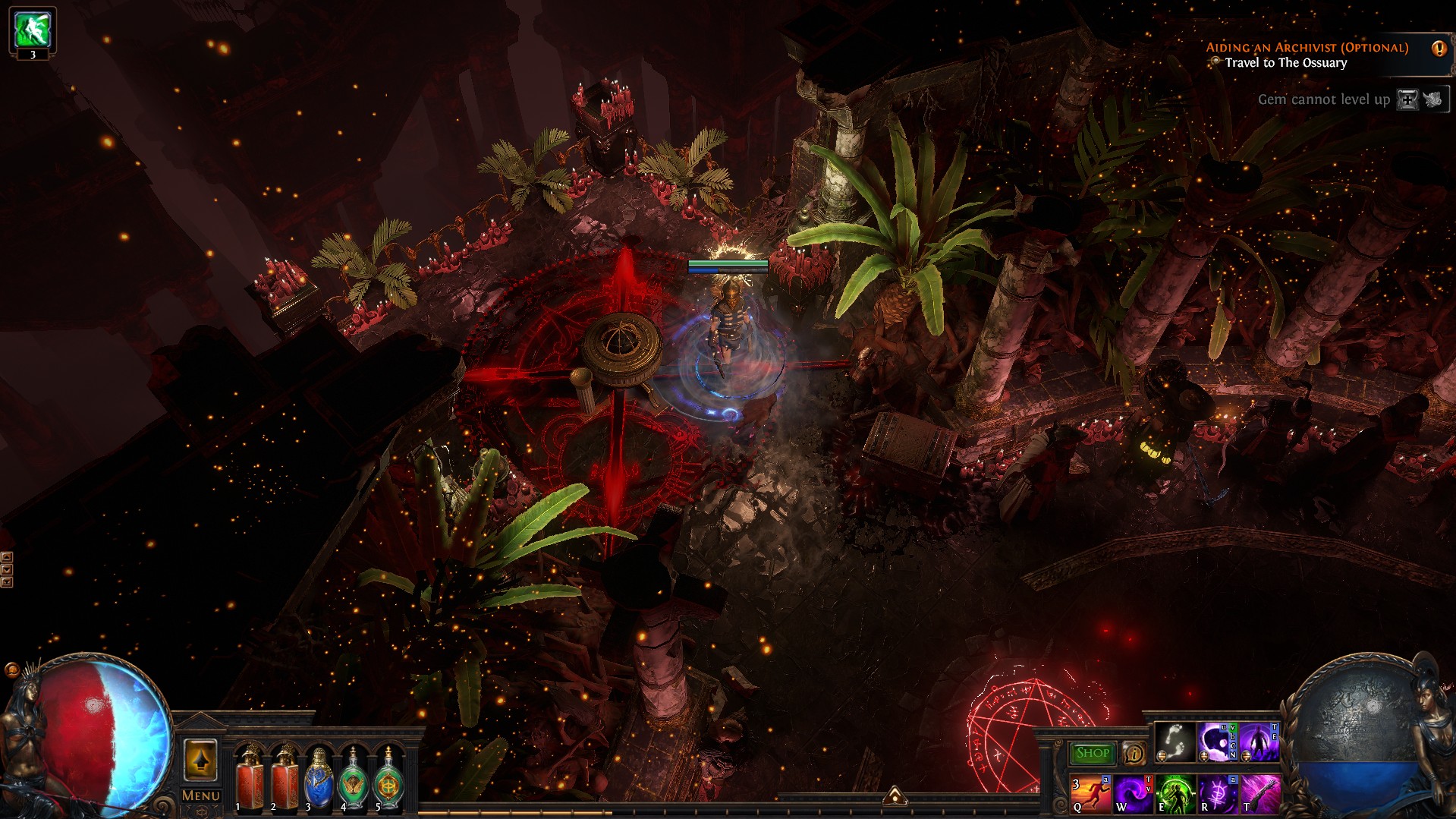The width and height of the screenshot is (1456, 819).
Task: Activate the pink weapon skill on T
Action: click(1259, 794)
